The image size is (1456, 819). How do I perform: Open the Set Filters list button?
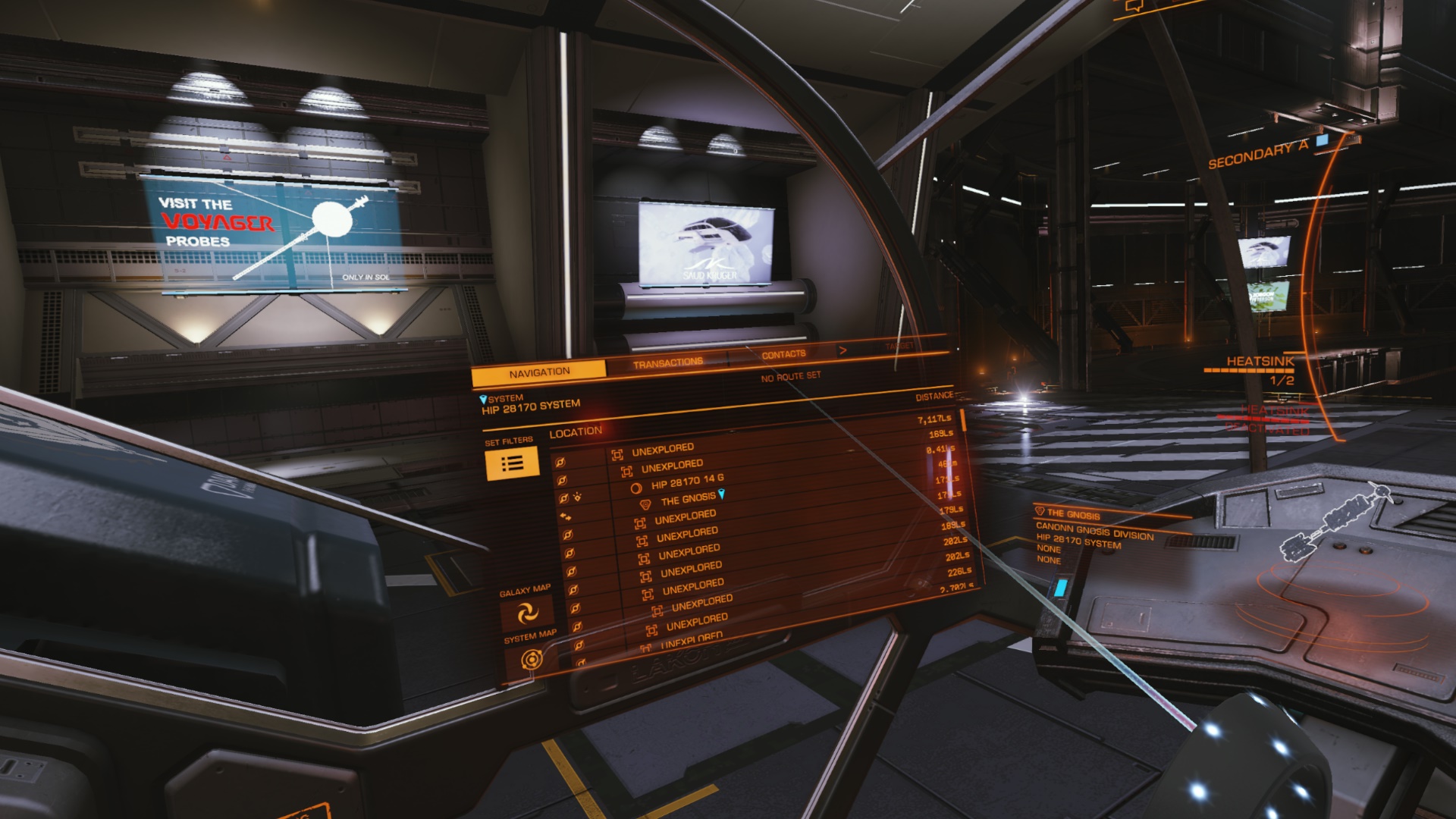tap(512, 463)
